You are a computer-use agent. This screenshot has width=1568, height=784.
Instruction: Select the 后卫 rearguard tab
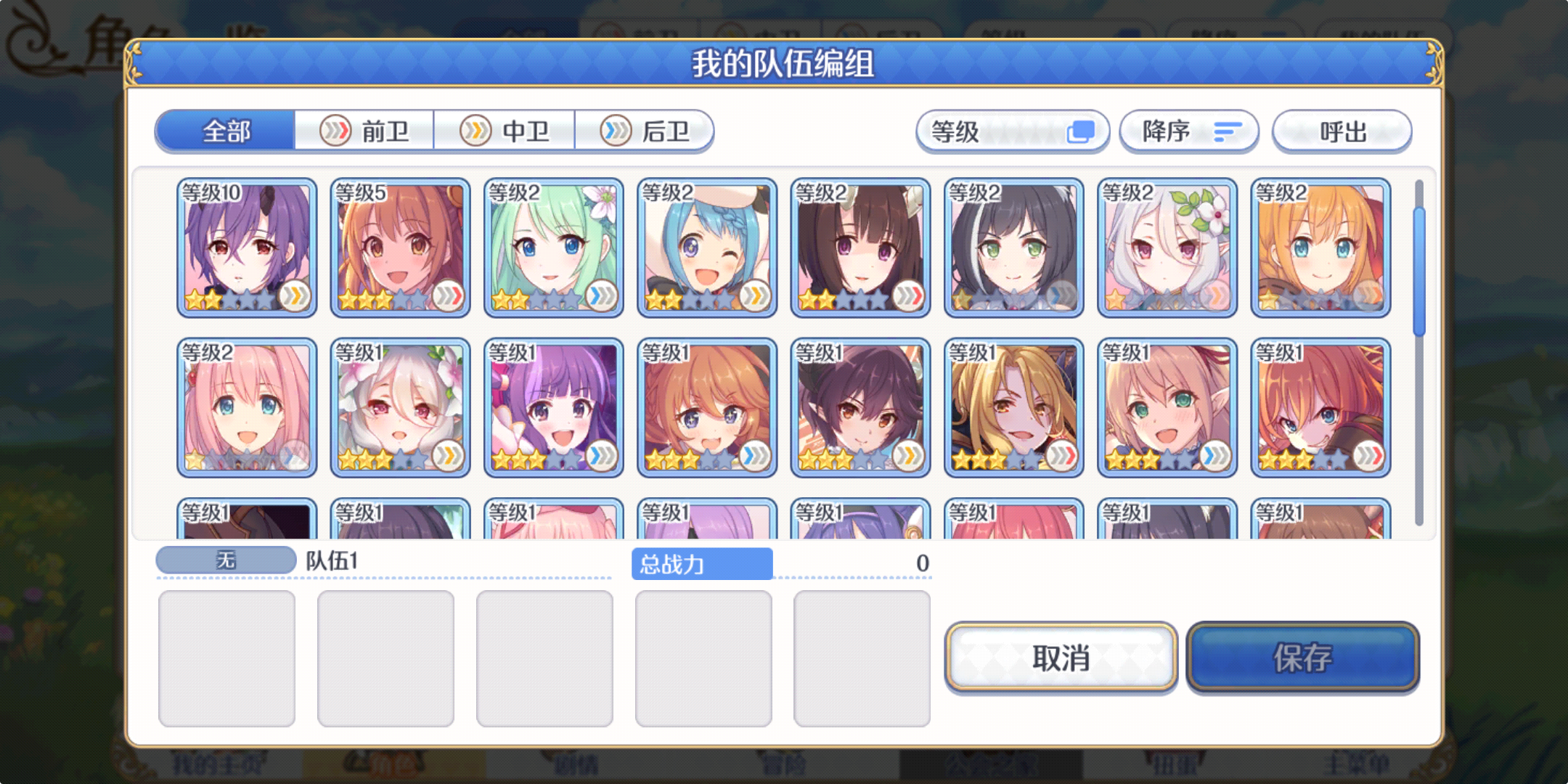(645, 131)
